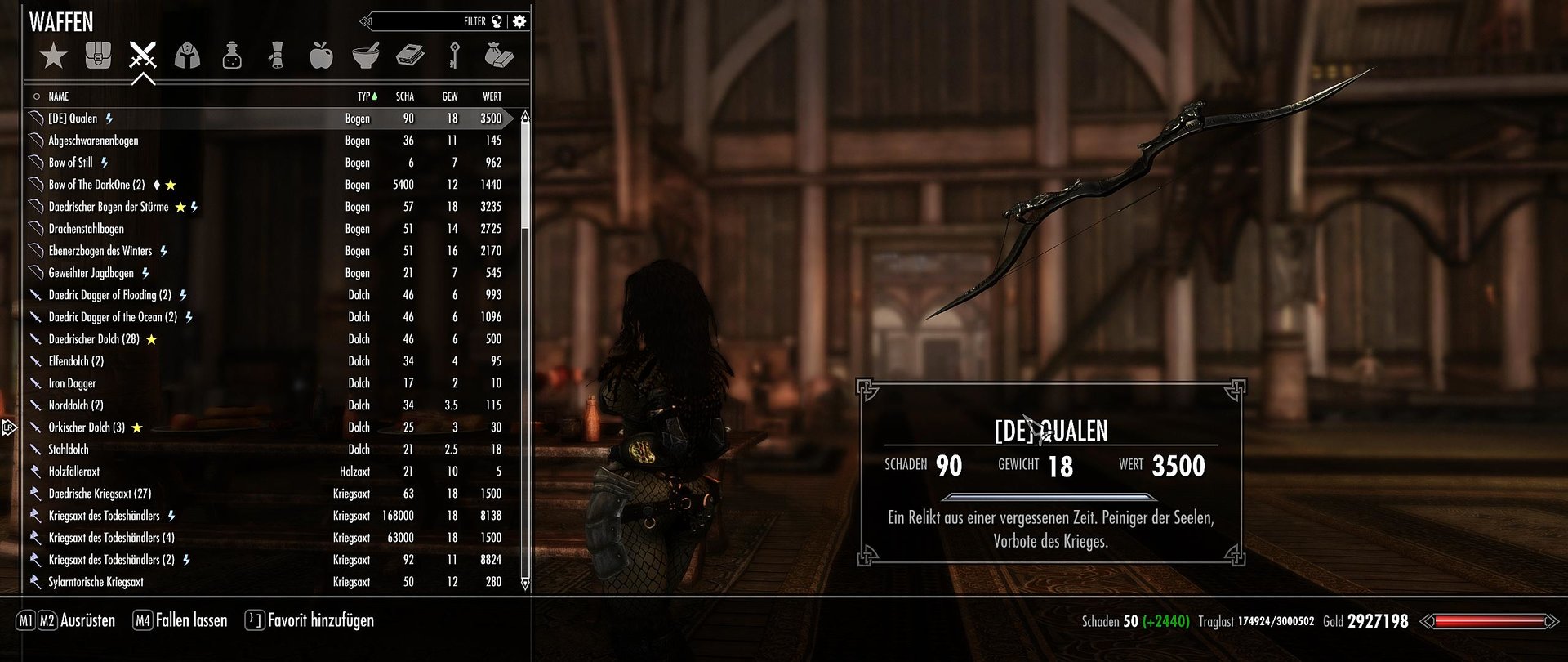Click the filter search field
Viewport: 1568px width, 662px height.
pos(433,21)
